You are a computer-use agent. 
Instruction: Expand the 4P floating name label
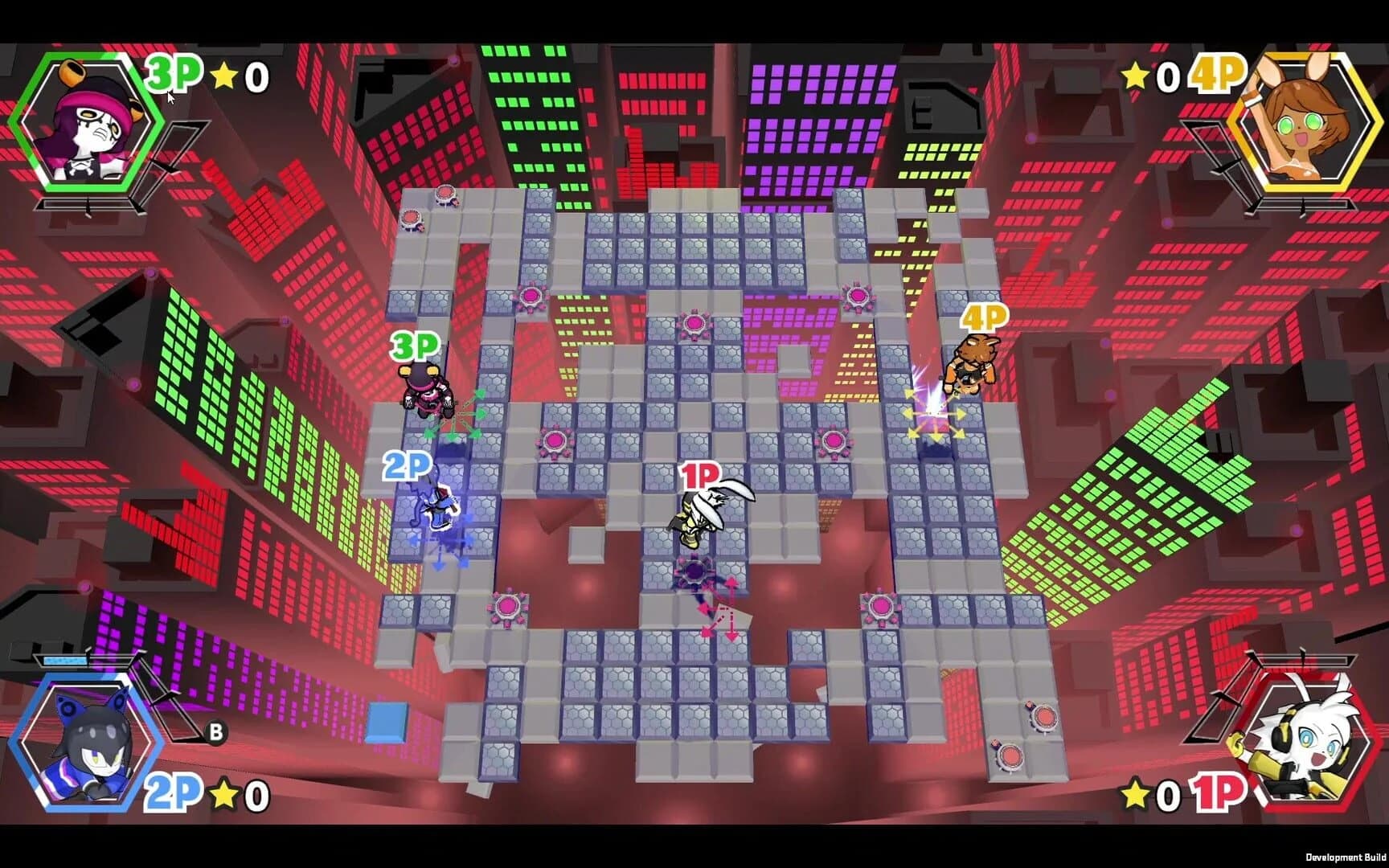[x=985, y=319]
